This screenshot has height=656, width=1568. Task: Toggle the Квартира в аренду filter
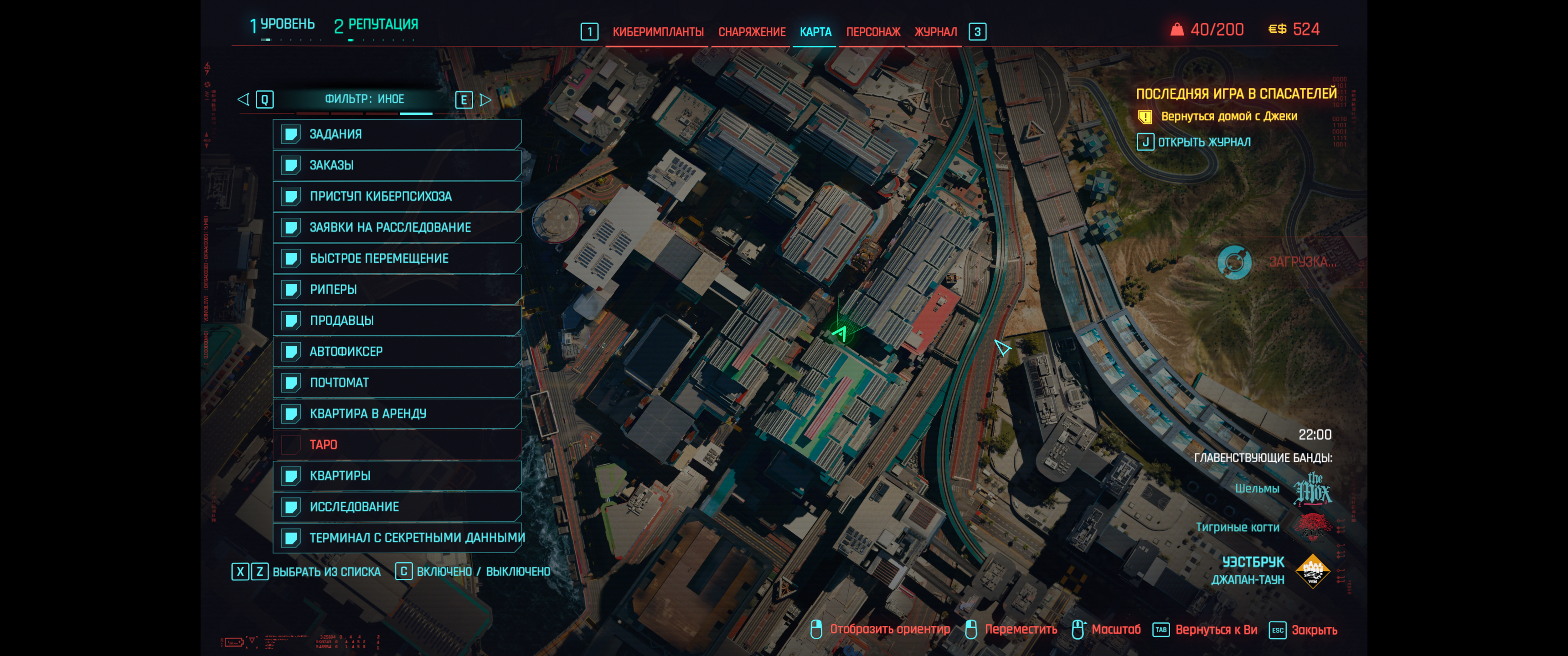[x=397, y=414]
